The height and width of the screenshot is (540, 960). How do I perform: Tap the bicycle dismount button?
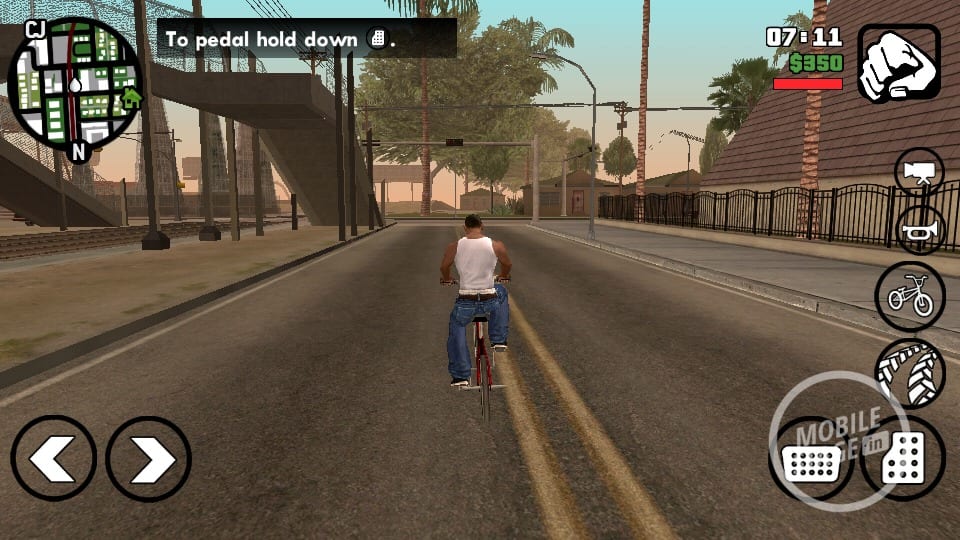(x=909, y=296)
